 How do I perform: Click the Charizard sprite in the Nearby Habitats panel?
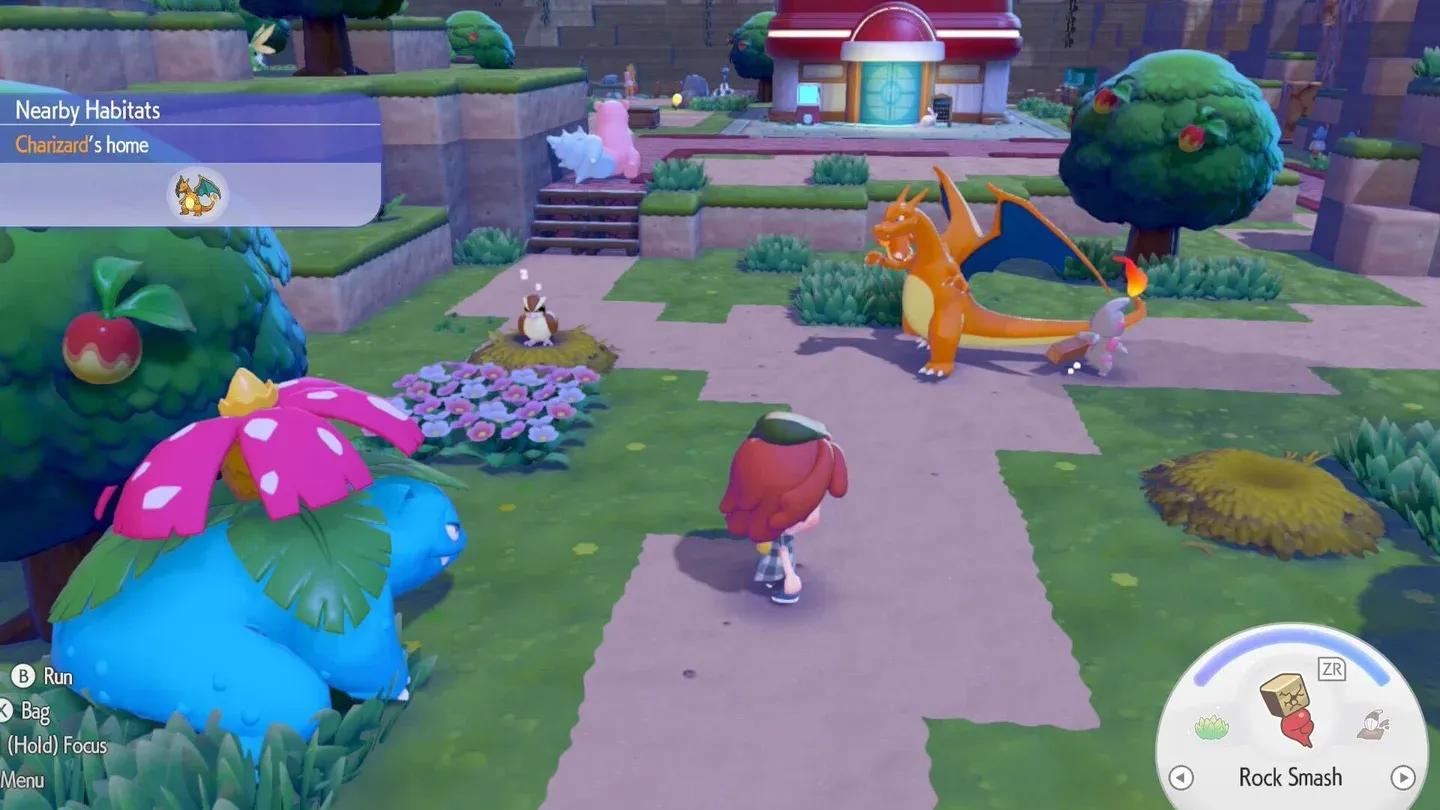click(x=196, y=196)
